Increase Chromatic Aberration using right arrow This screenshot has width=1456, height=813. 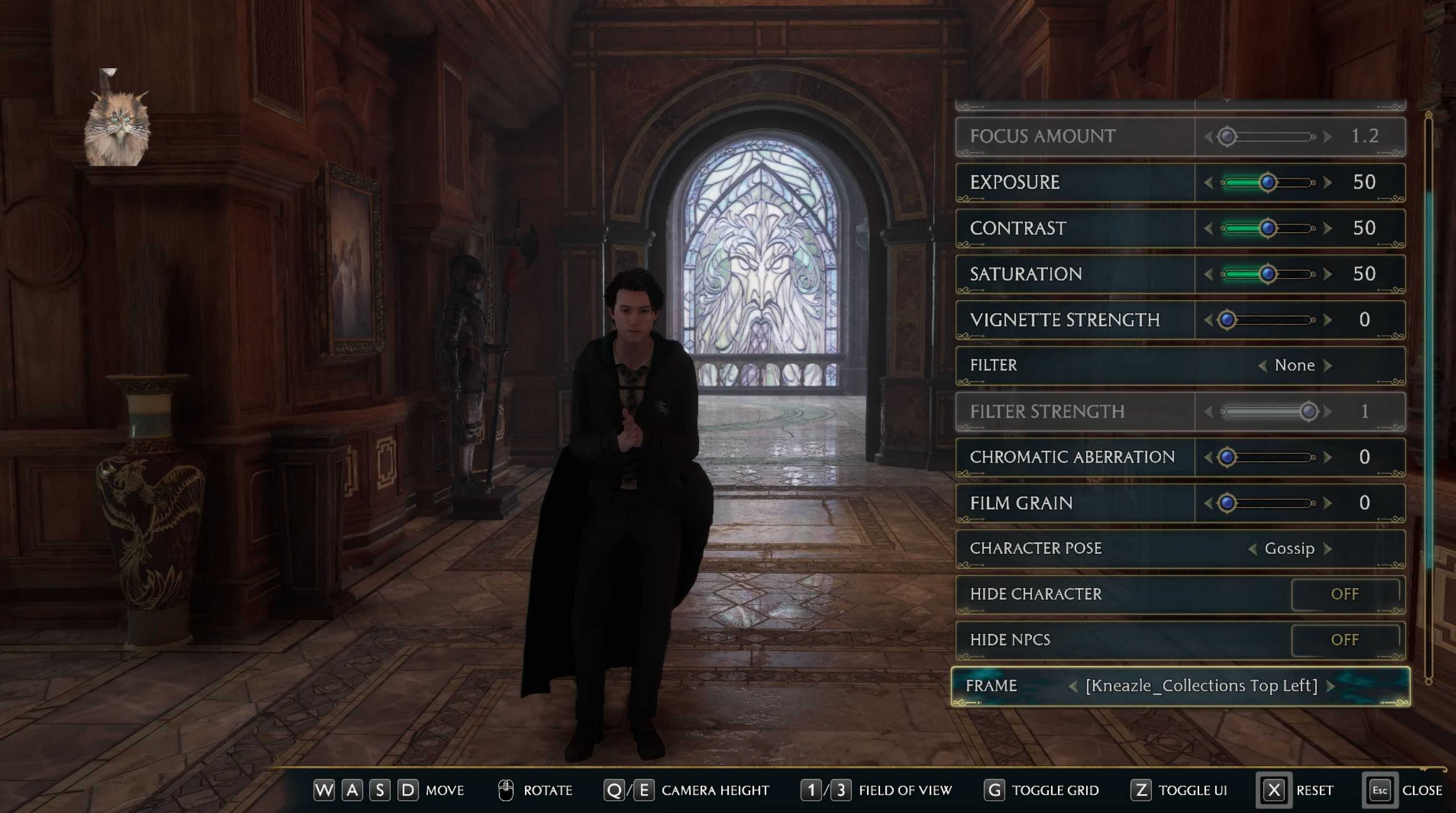pos(1328,457)
